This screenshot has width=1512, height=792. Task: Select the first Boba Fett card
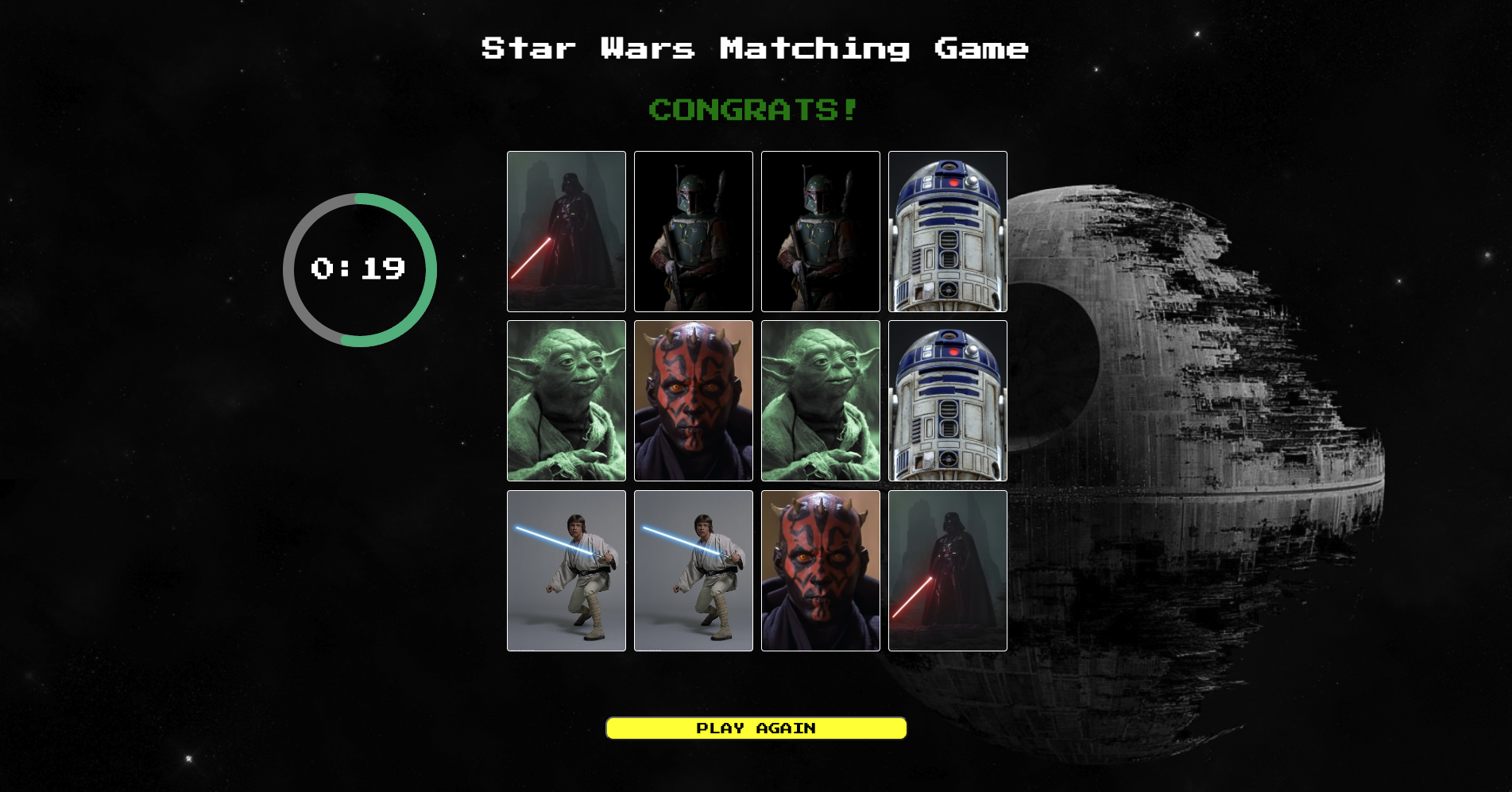693,230
